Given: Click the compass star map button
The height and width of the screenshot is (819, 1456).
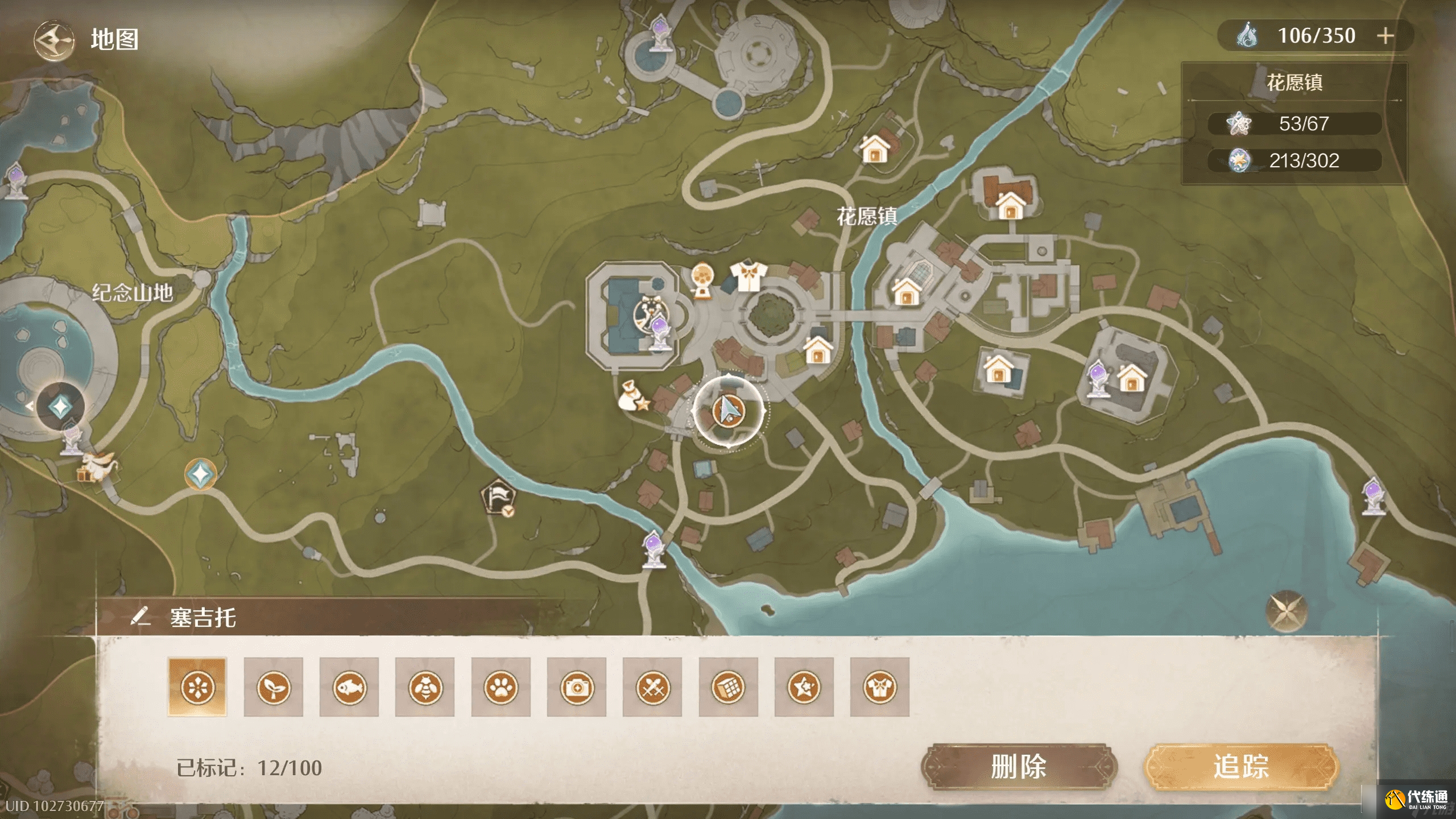Looking at the screenshot, I should click(x=1287, y=612).
